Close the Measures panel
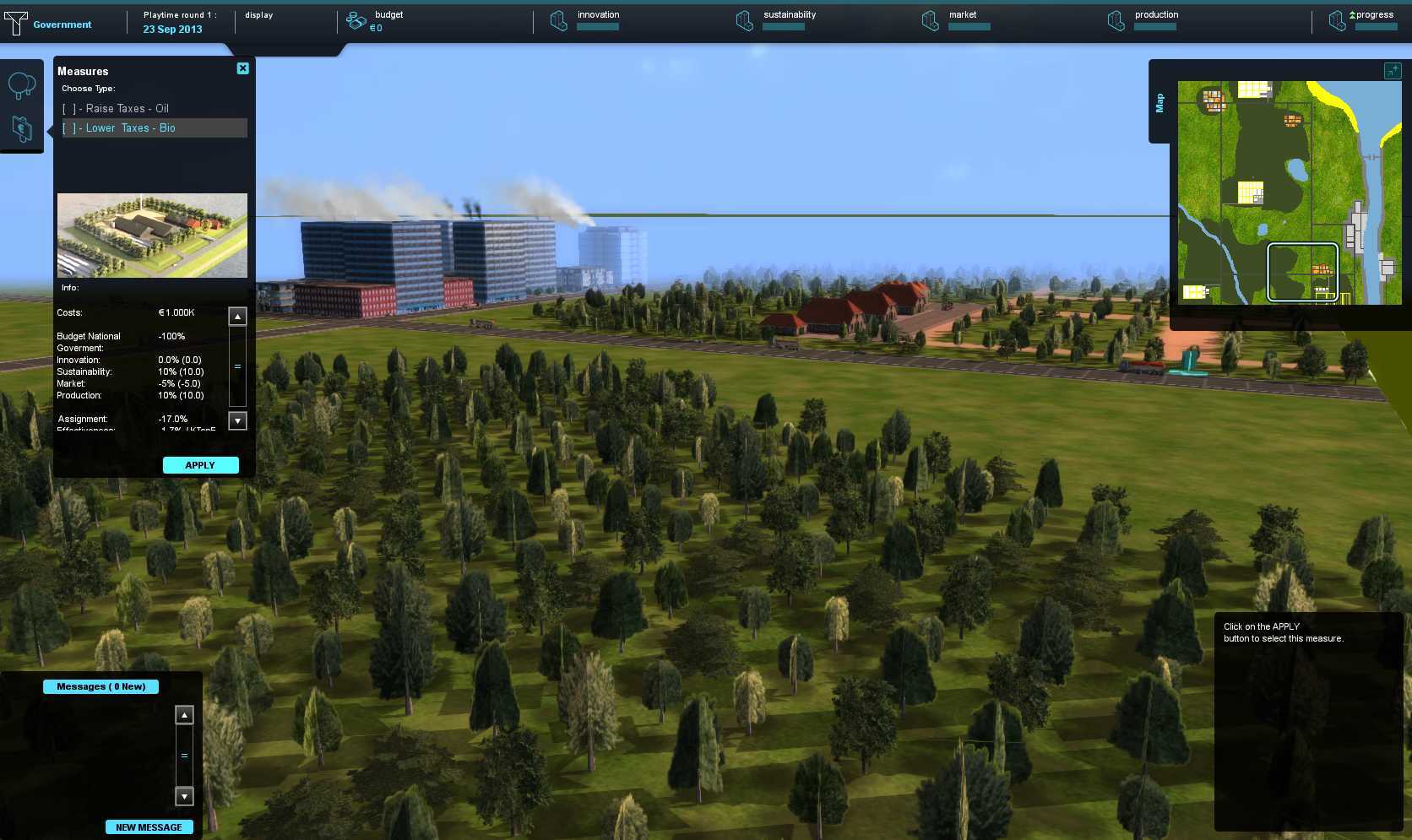 coord(243,68)
